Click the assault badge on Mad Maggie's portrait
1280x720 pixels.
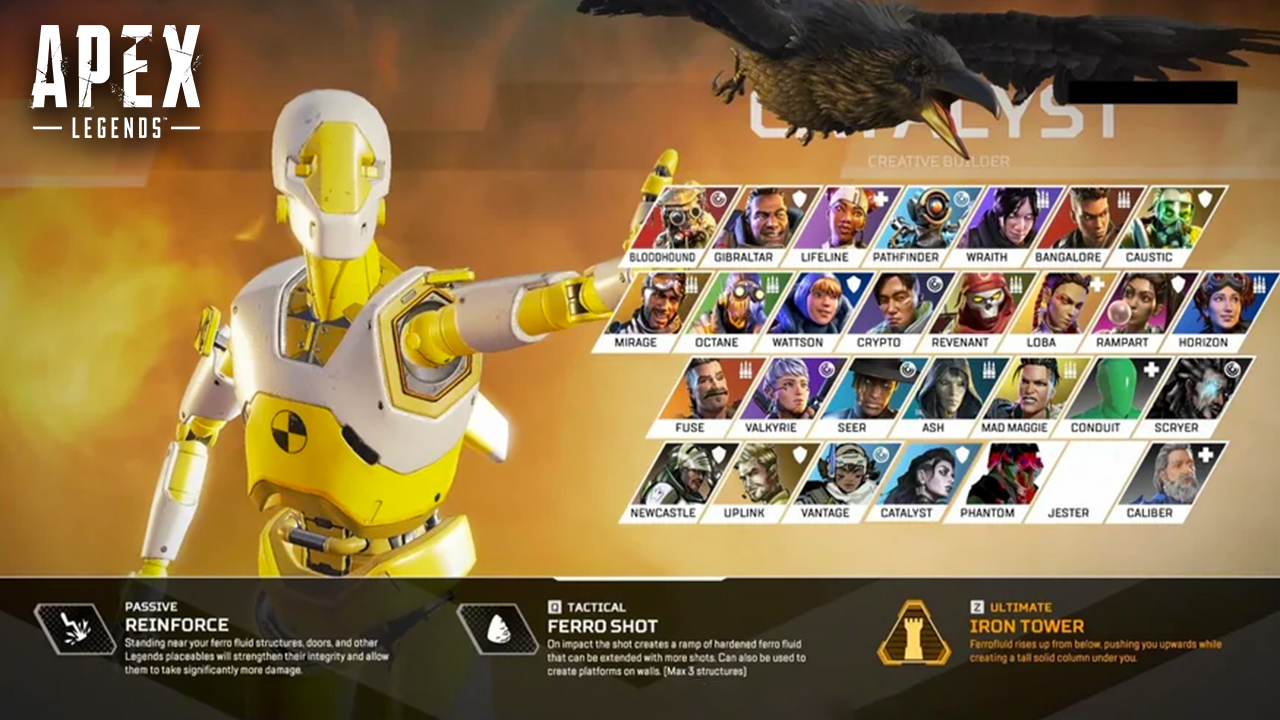click(x=1068, y=368)
